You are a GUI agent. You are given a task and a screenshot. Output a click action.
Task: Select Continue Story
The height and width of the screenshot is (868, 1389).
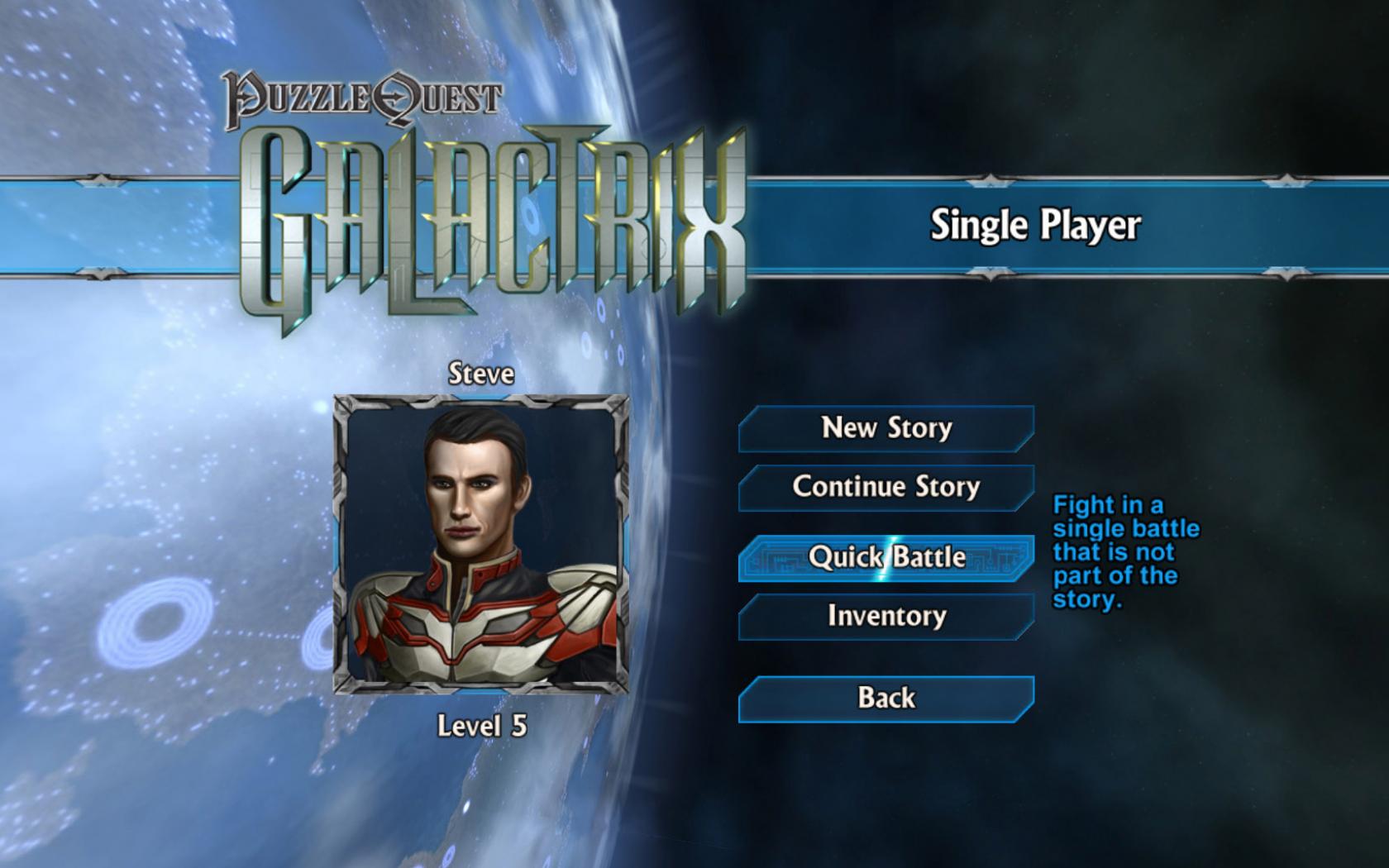(885, 488)
